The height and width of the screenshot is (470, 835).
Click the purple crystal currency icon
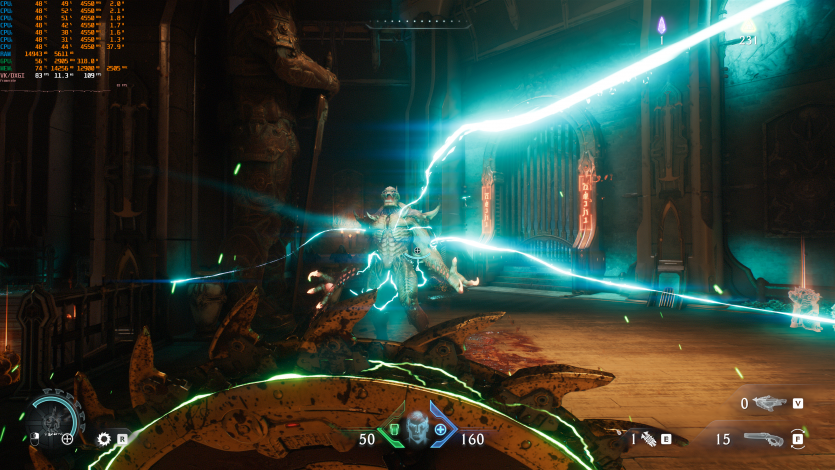661,25
